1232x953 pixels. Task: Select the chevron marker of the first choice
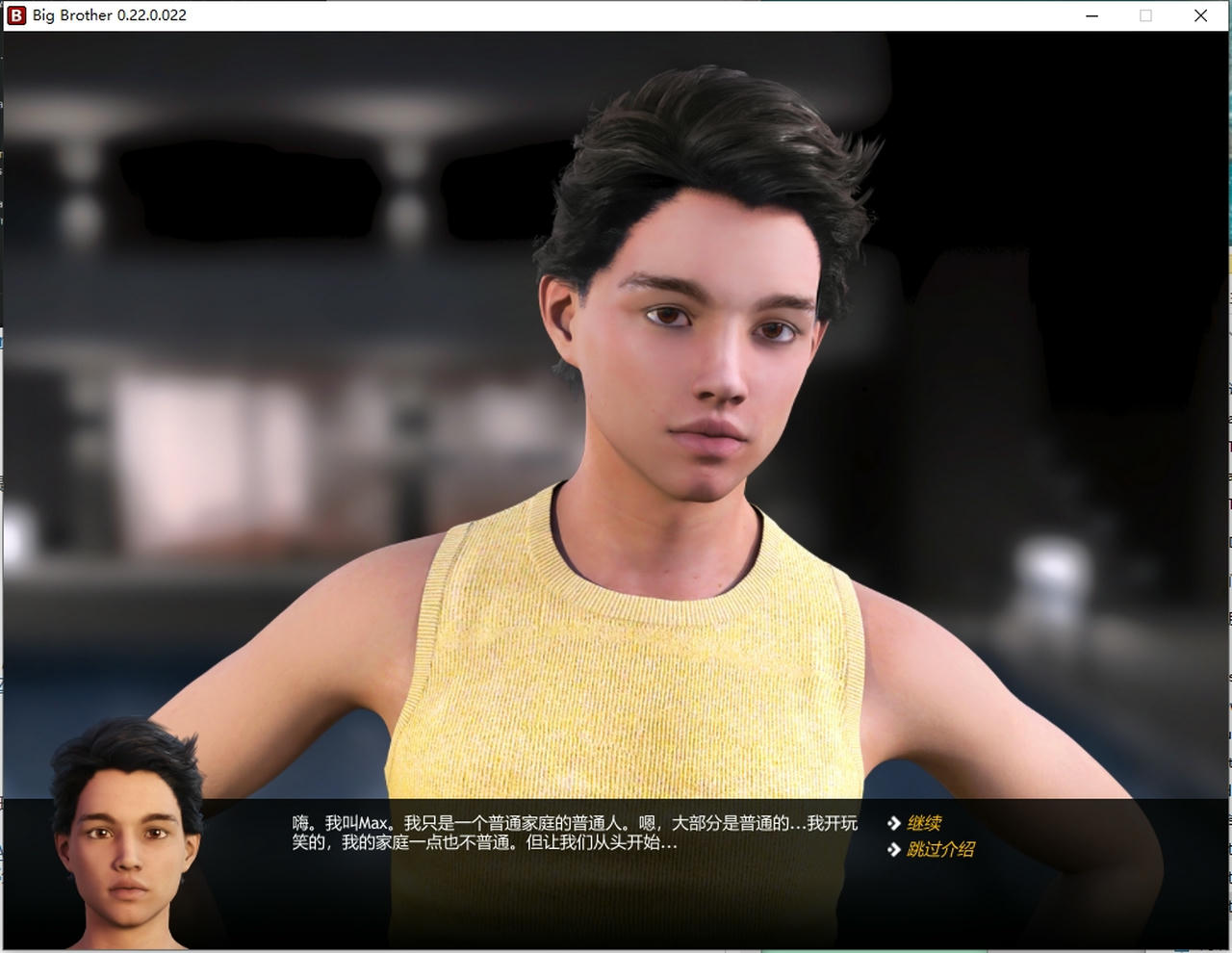895,823
